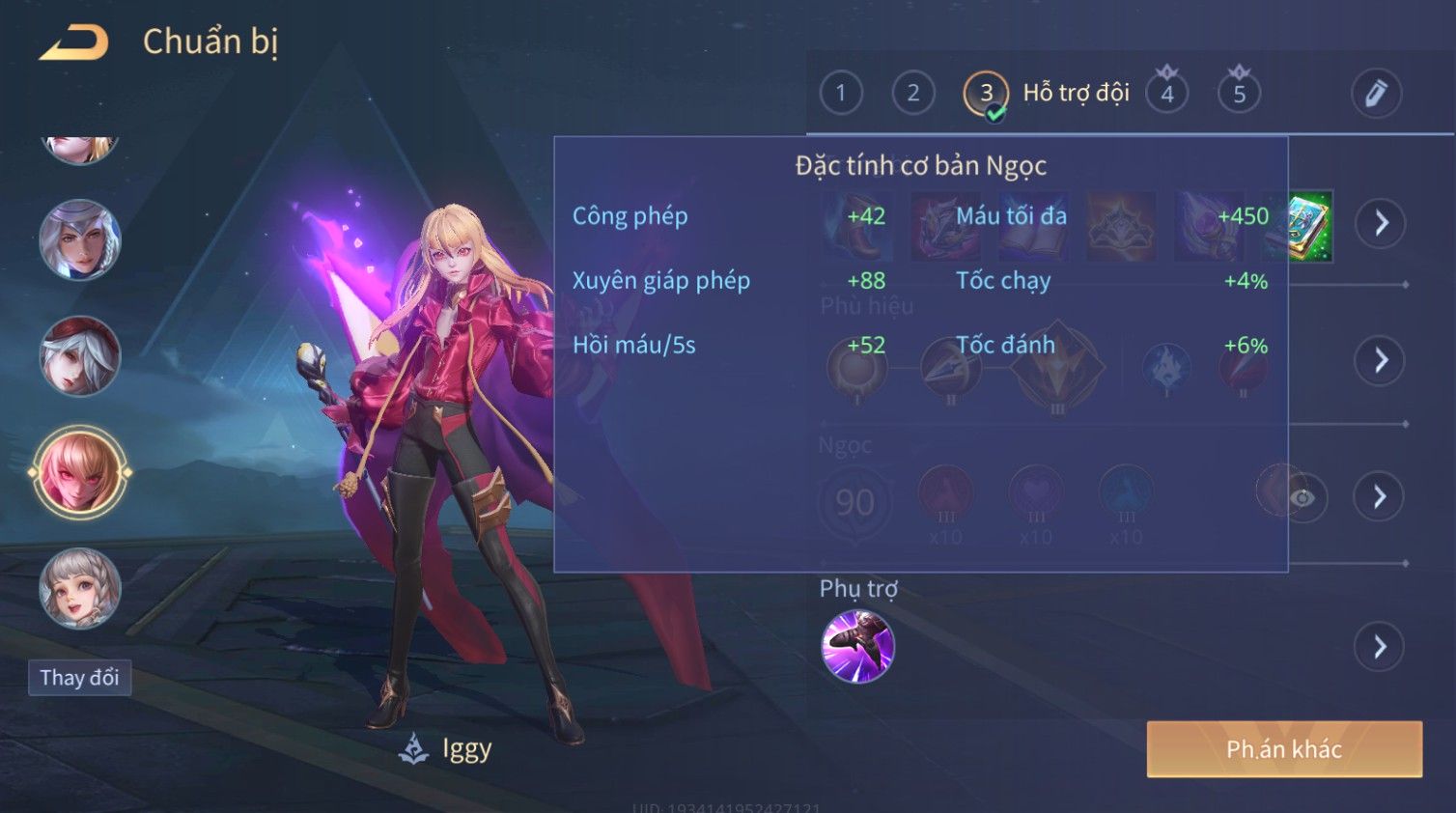
Task: Choose loadout preset 4
Action: (1166, 94)
